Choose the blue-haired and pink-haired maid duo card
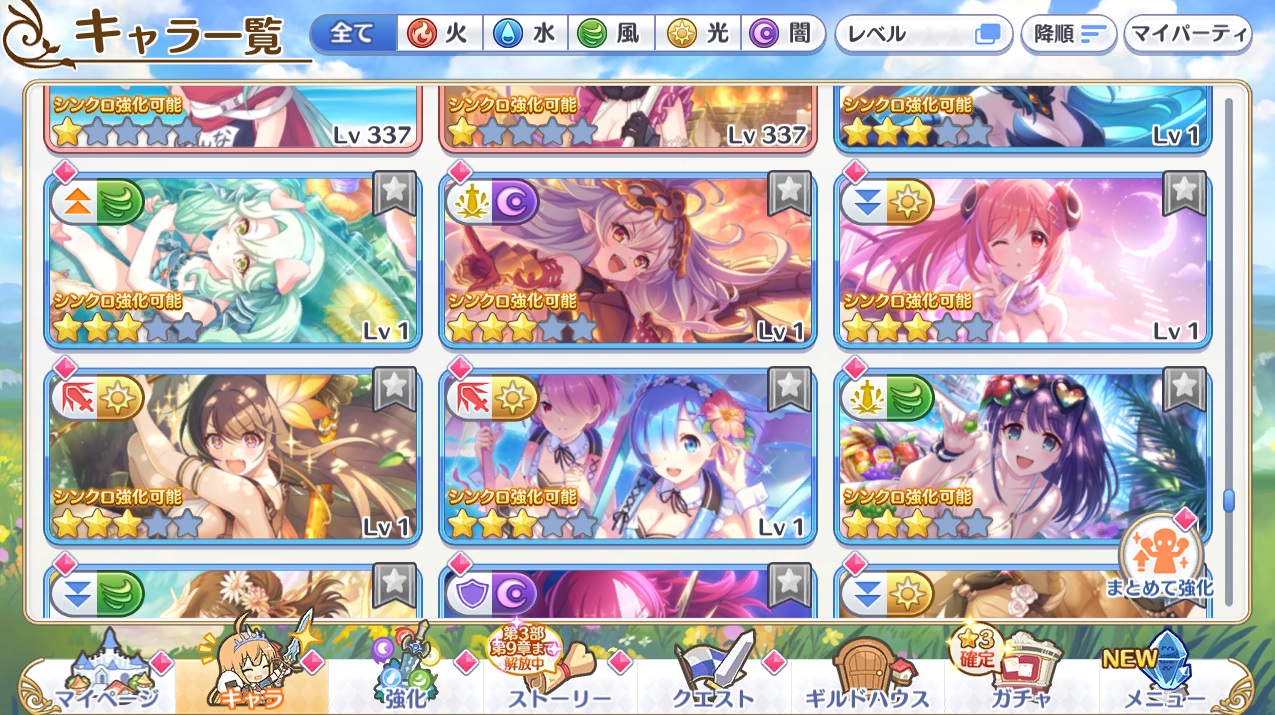 [x=628, y=456]
